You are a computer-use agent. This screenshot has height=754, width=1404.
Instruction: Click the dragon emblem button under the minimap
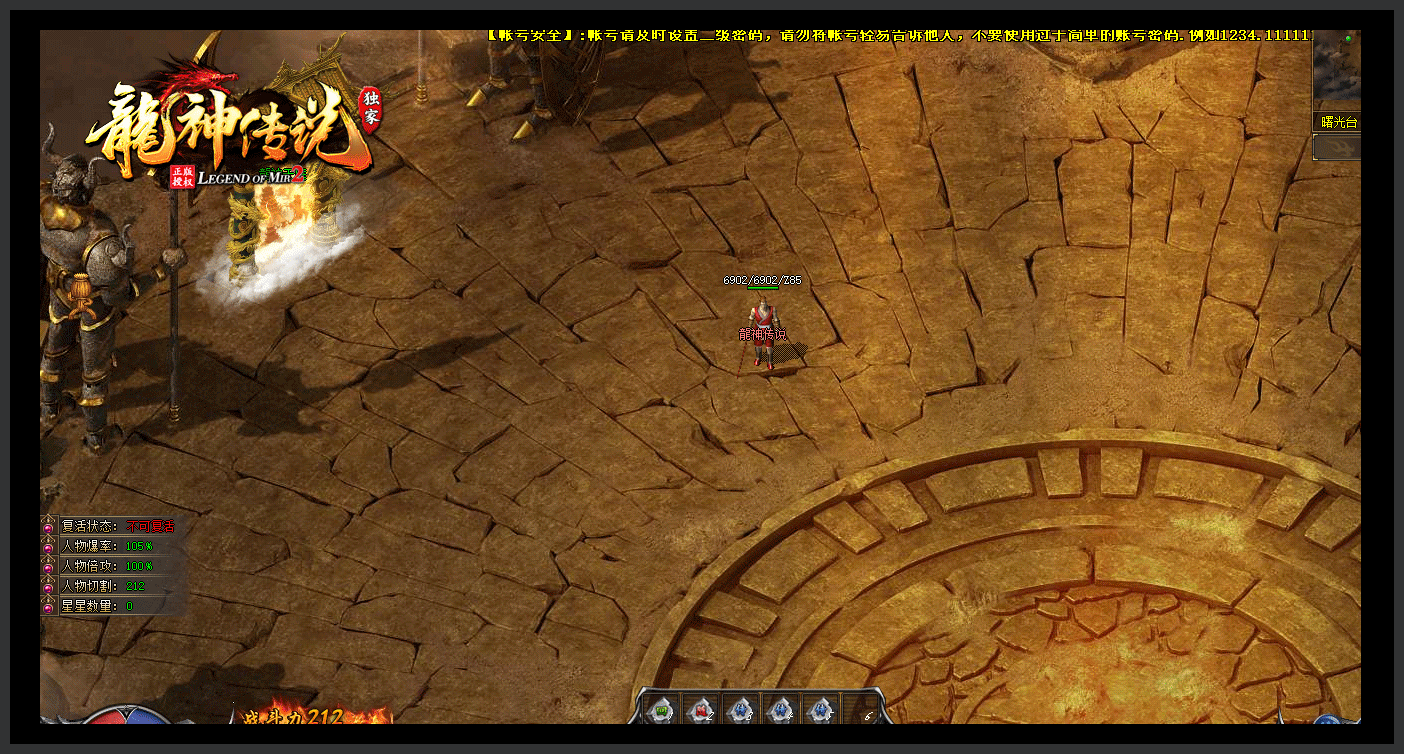pos(1337,147)
